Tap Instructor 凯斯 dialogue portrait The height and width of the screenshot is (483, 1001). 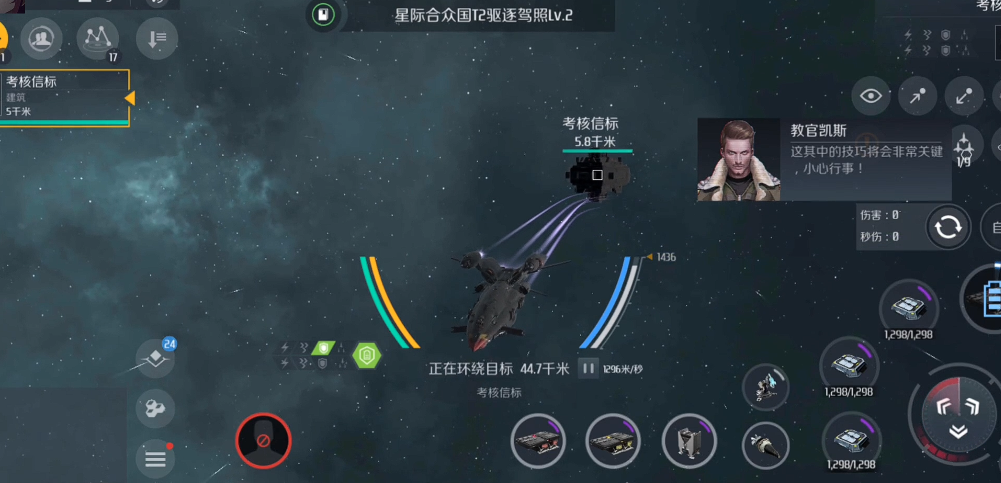click(738, 159)
